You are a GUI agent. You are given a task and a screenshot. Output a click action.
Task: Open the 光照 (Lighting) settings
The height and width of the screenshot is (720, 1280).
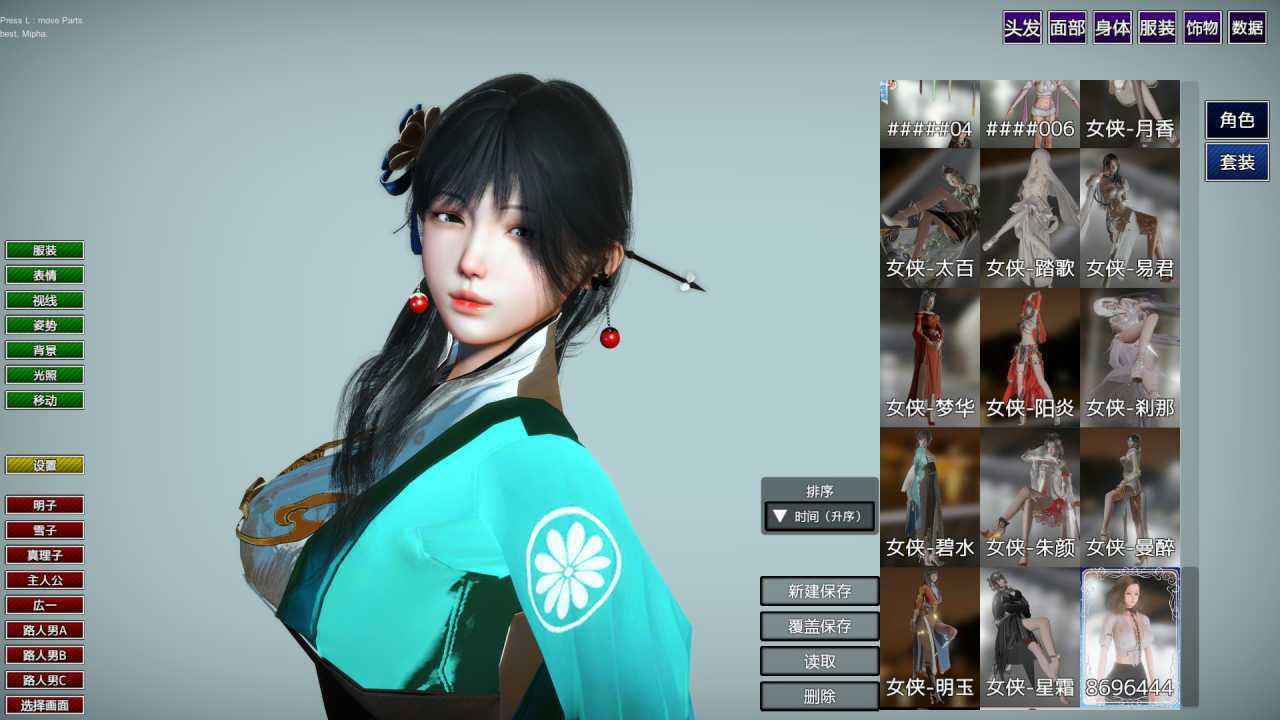point(44,374)
